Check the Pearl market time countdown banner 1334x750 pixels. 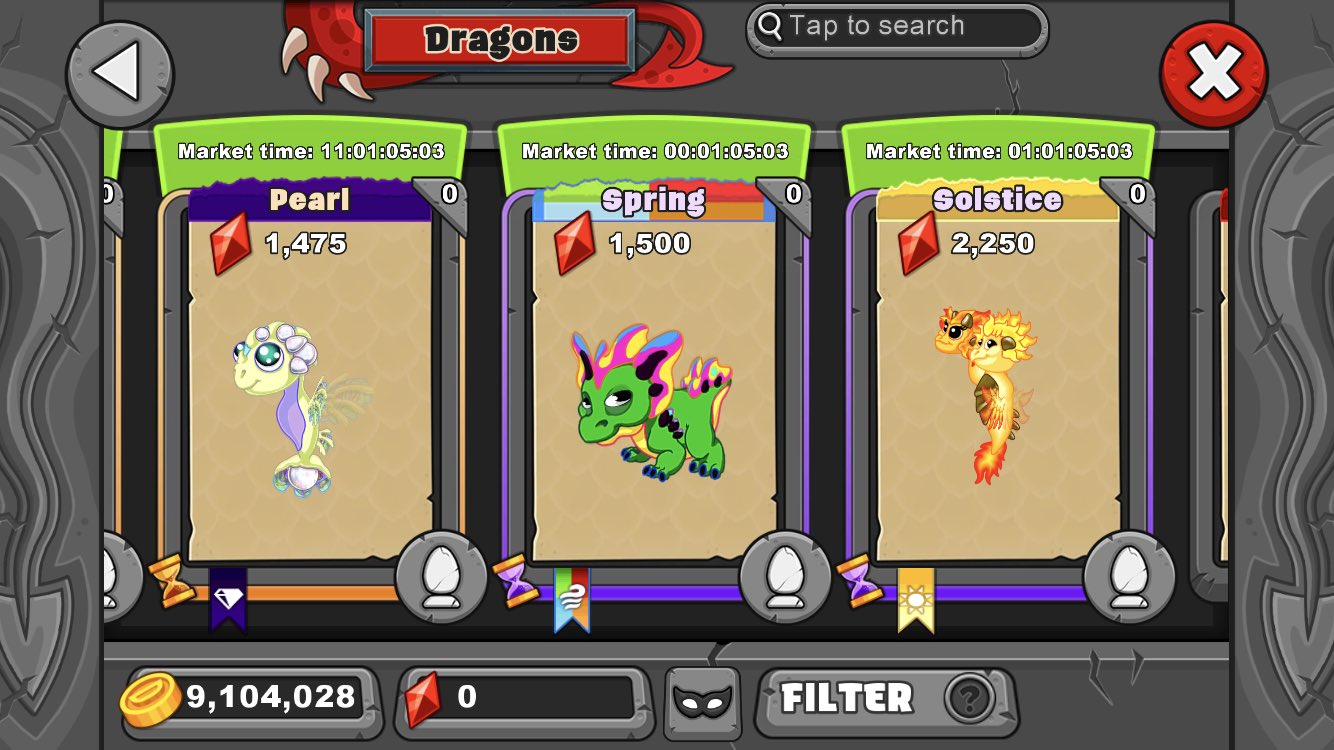point(314,152)
